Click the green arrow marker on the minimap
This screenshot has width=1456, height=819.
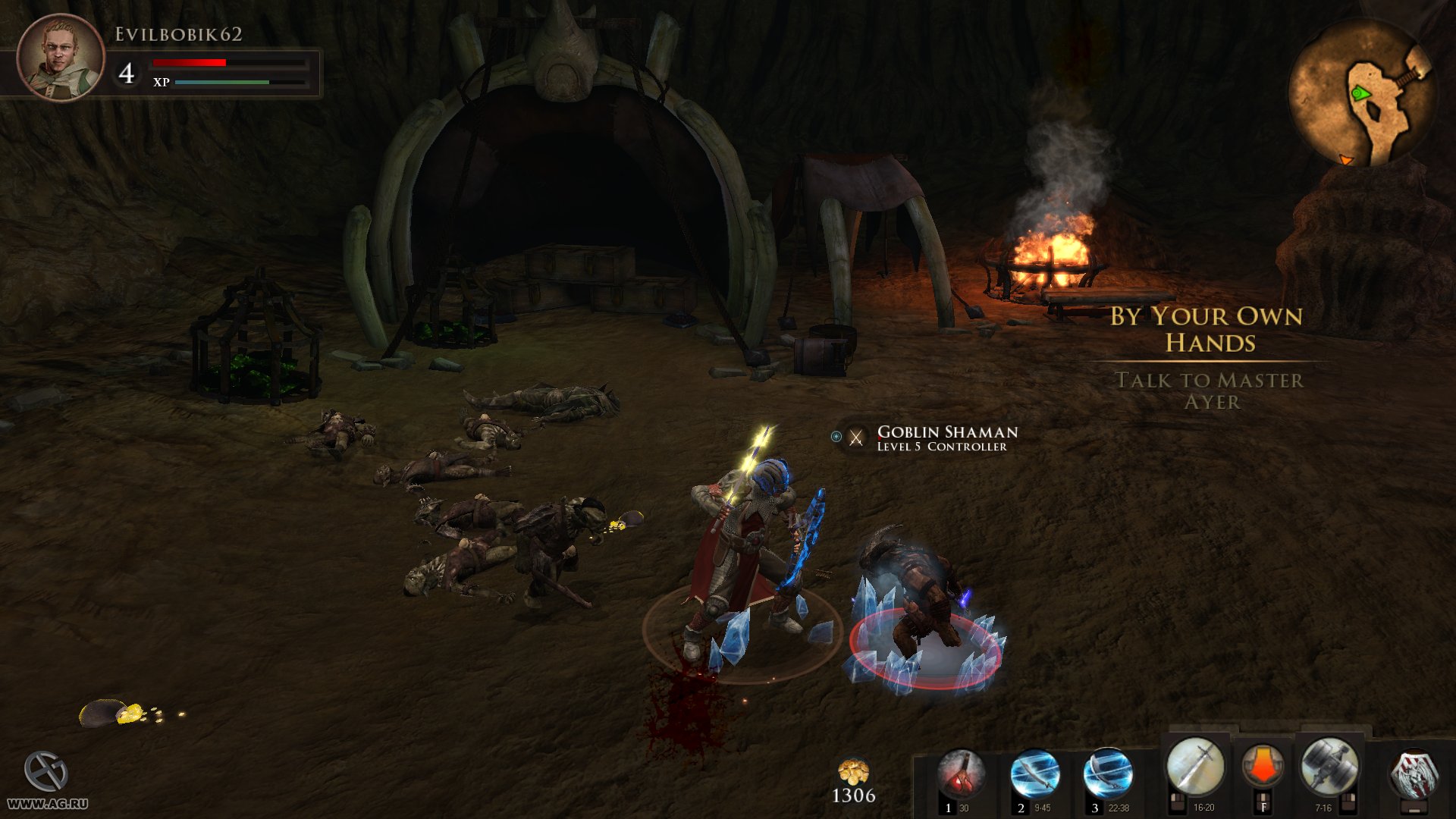coord(1360,94)
